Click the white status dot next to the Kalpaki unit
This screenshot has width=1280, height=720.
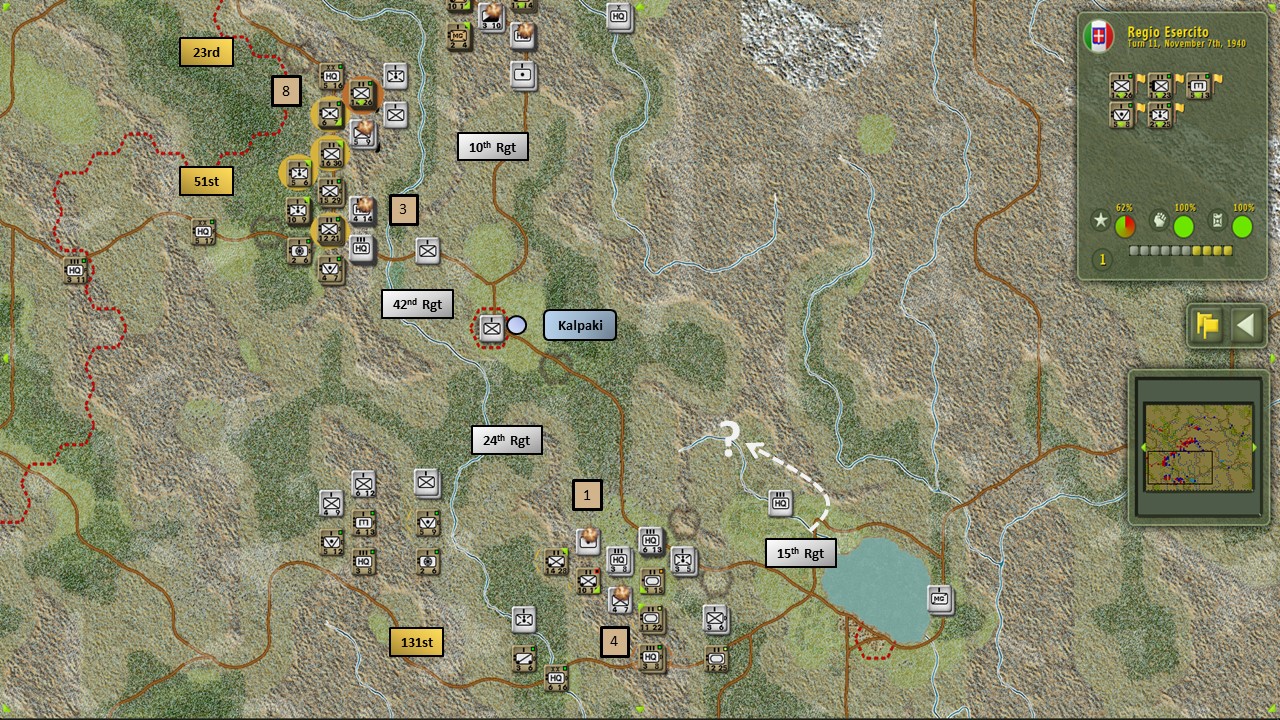[x=517, y=324]
